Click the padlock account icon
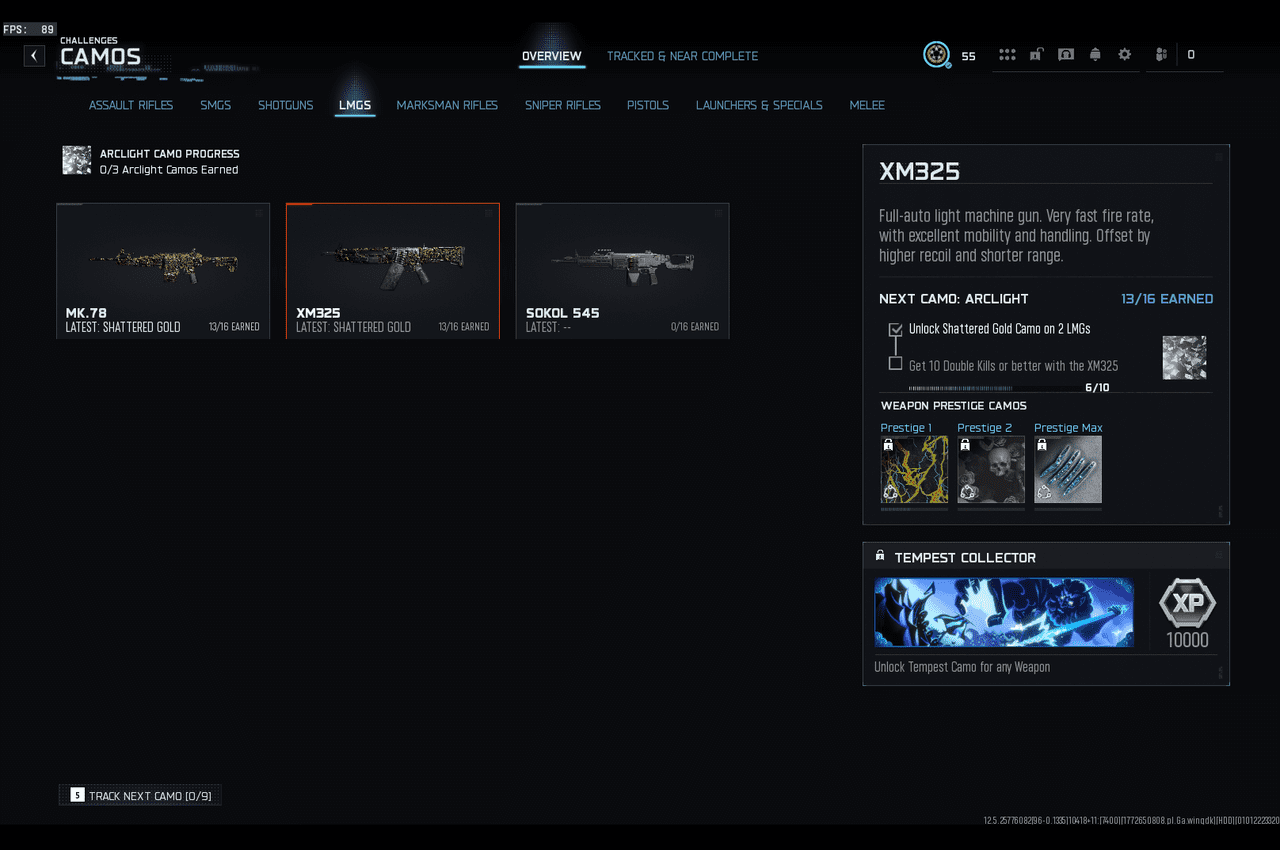The width and height of the screenshot is (1280, 850). [x=1036, y=55]
